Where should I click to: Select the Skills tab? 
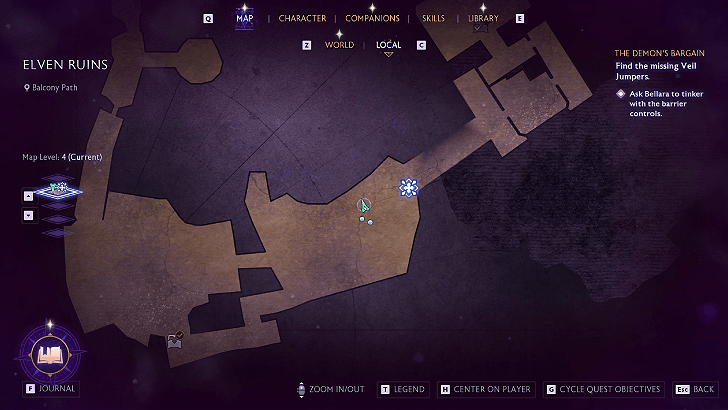(433, 18)
